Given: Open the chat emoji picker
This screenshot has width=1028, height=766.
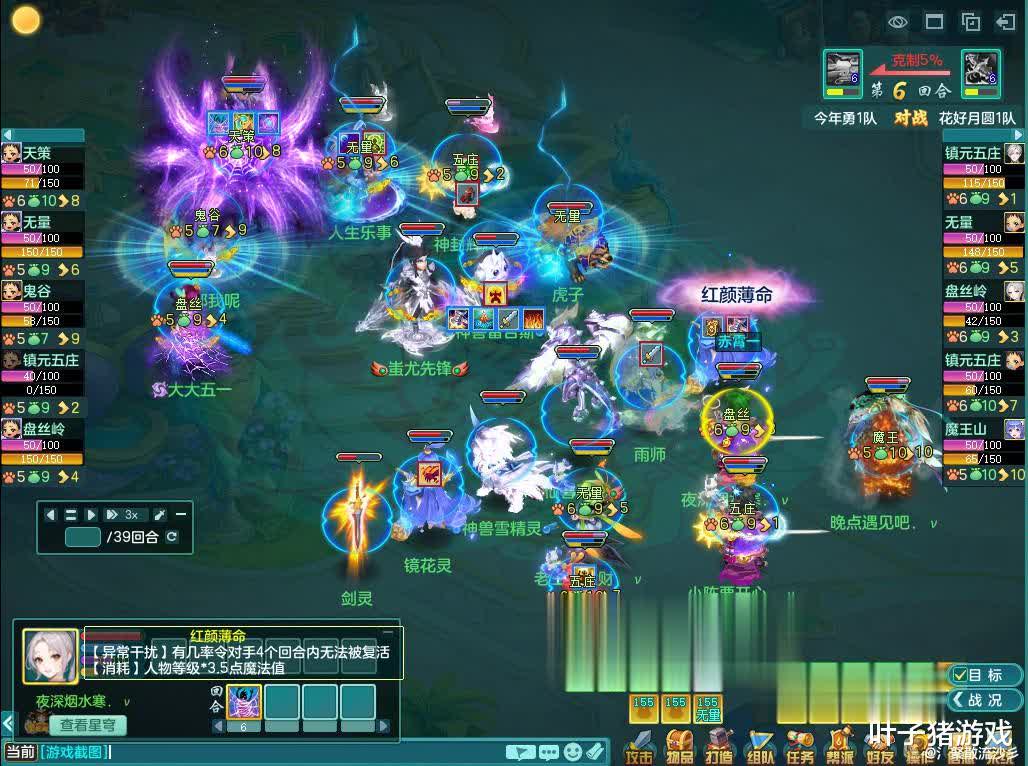Looking at the screenshot, I should pos(572,752).
